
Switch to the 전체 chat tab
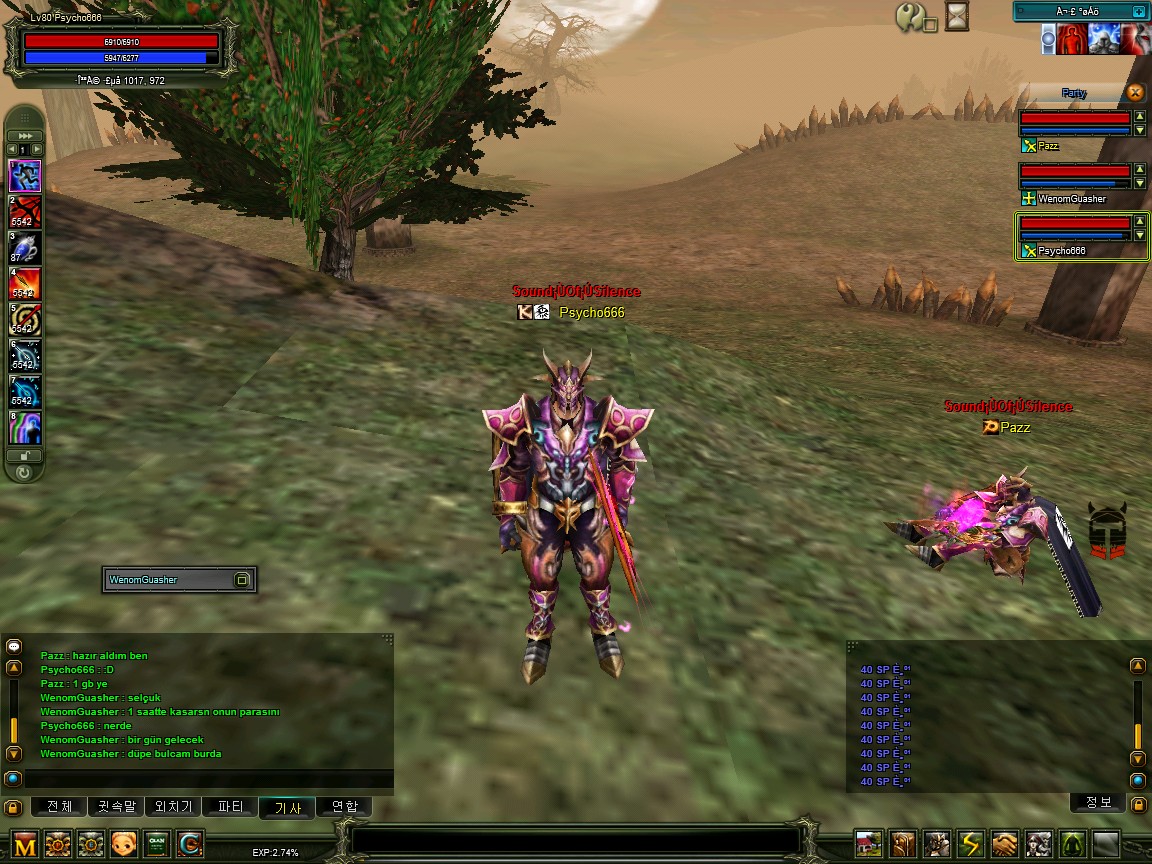click(59, 807)
